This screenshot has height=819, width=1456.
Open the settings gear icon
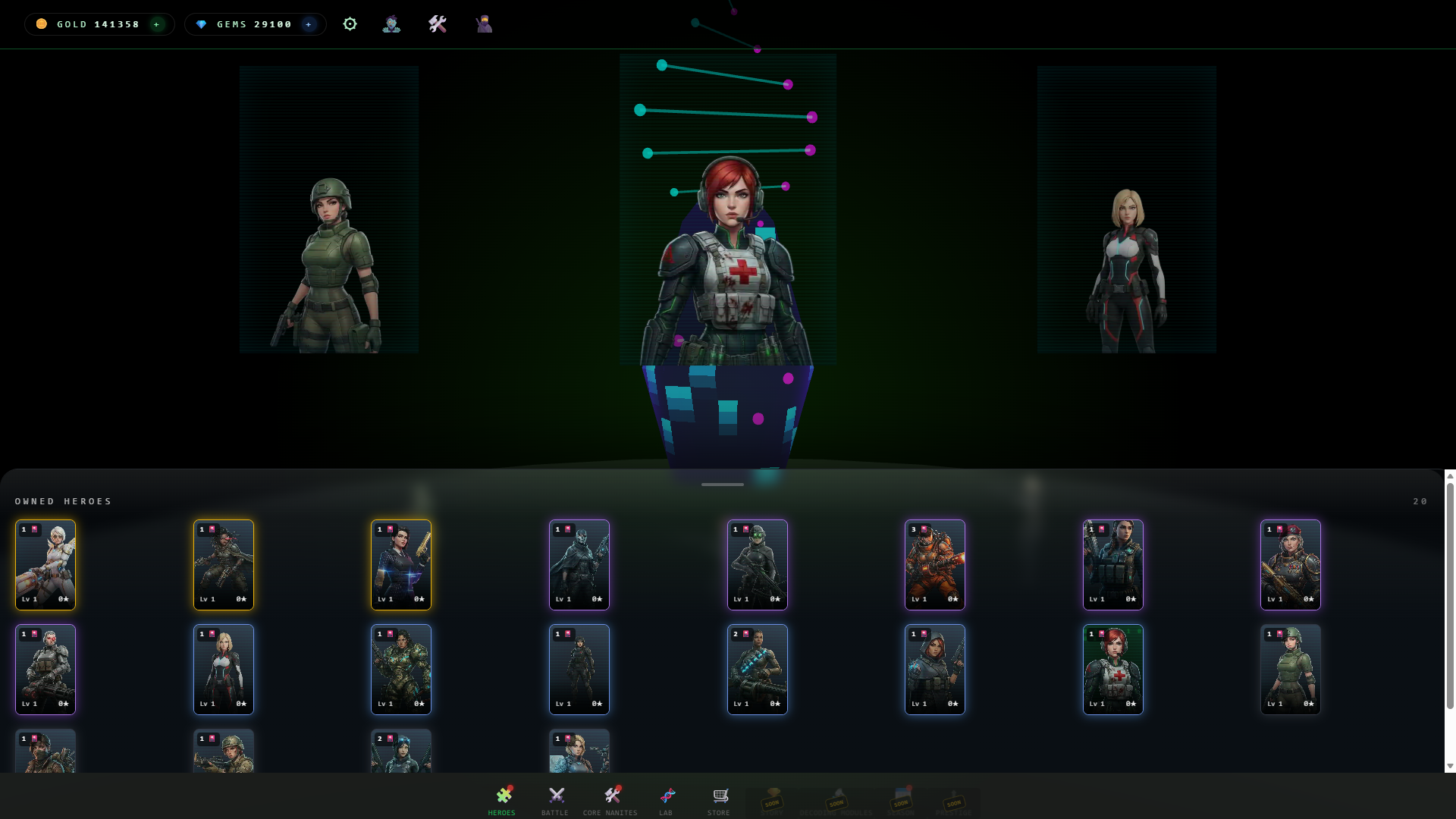click(x=350, y=24)
